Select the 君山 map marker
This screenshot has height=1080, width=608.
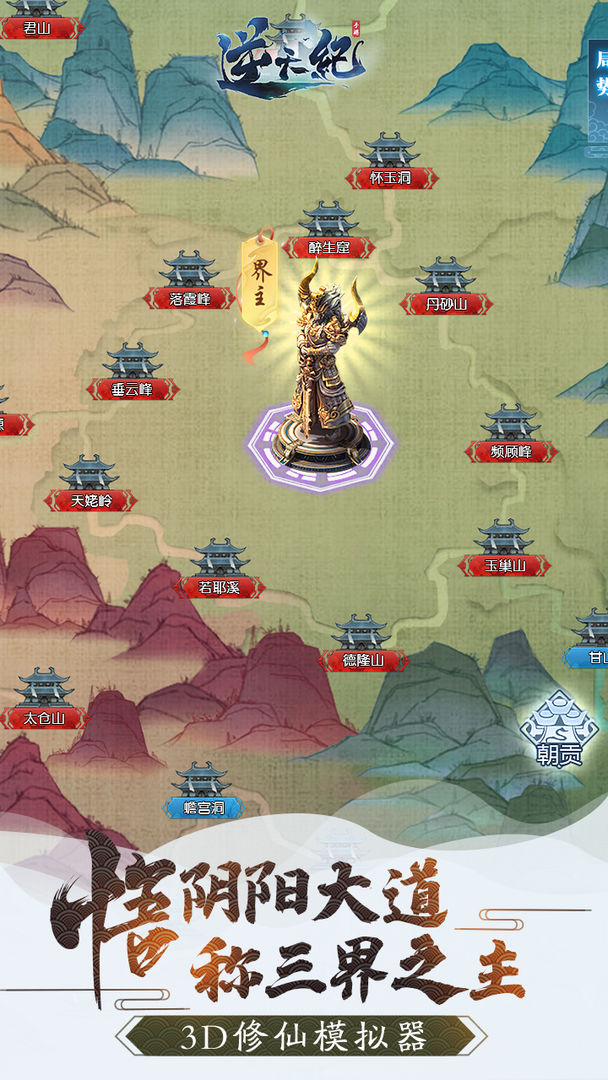tap(38, 20)
